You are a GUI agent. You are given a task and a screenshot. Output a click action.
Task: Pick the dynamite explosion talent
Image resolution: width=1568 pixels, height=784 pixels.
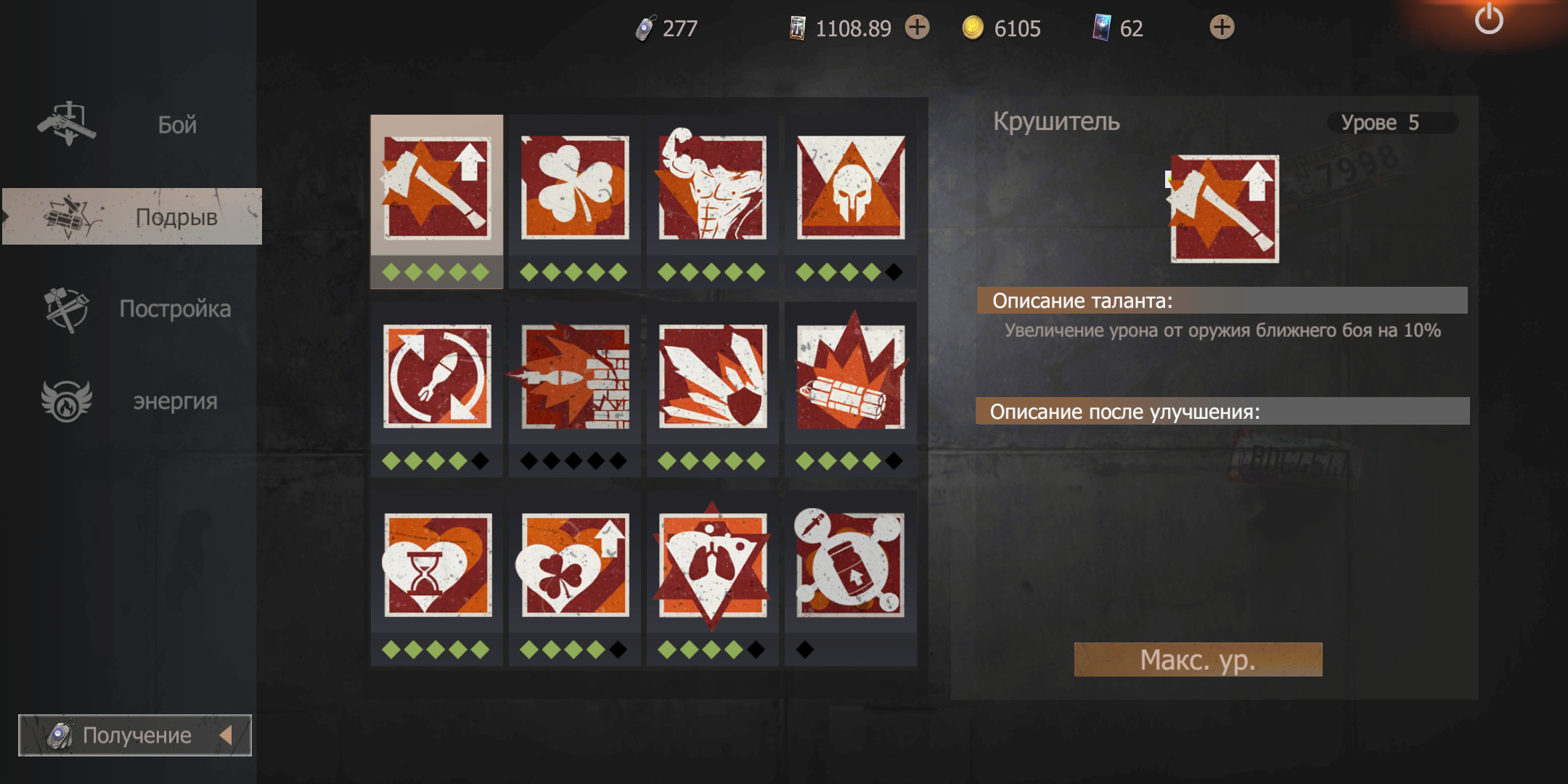point(851,376)
